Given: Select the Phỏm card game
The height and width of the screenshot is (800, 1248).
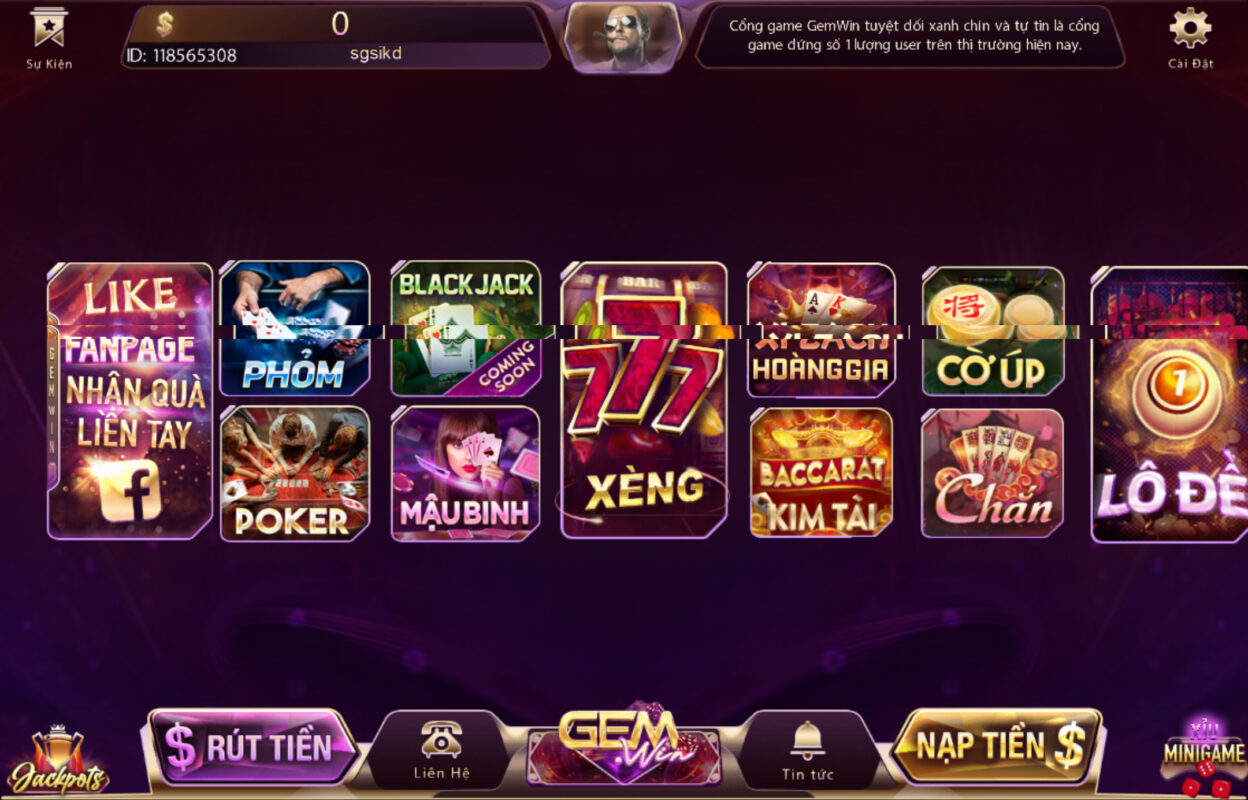Looking at the screenshot, I should 294,329.
